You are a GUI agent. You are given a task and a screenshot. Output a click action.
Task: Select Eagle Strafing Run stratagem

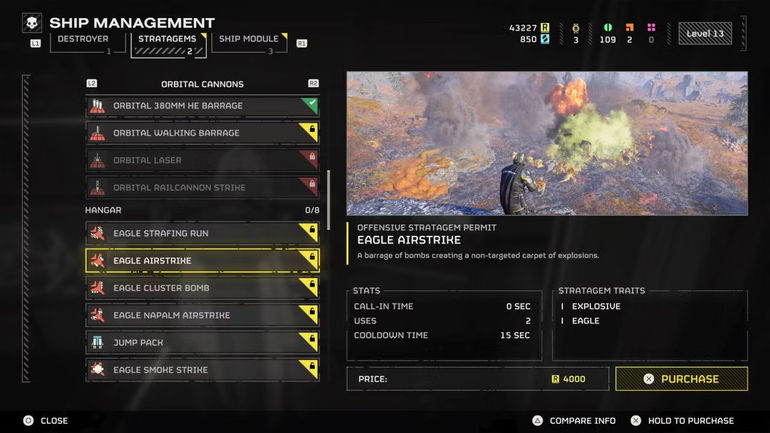(x=202, y=234)
